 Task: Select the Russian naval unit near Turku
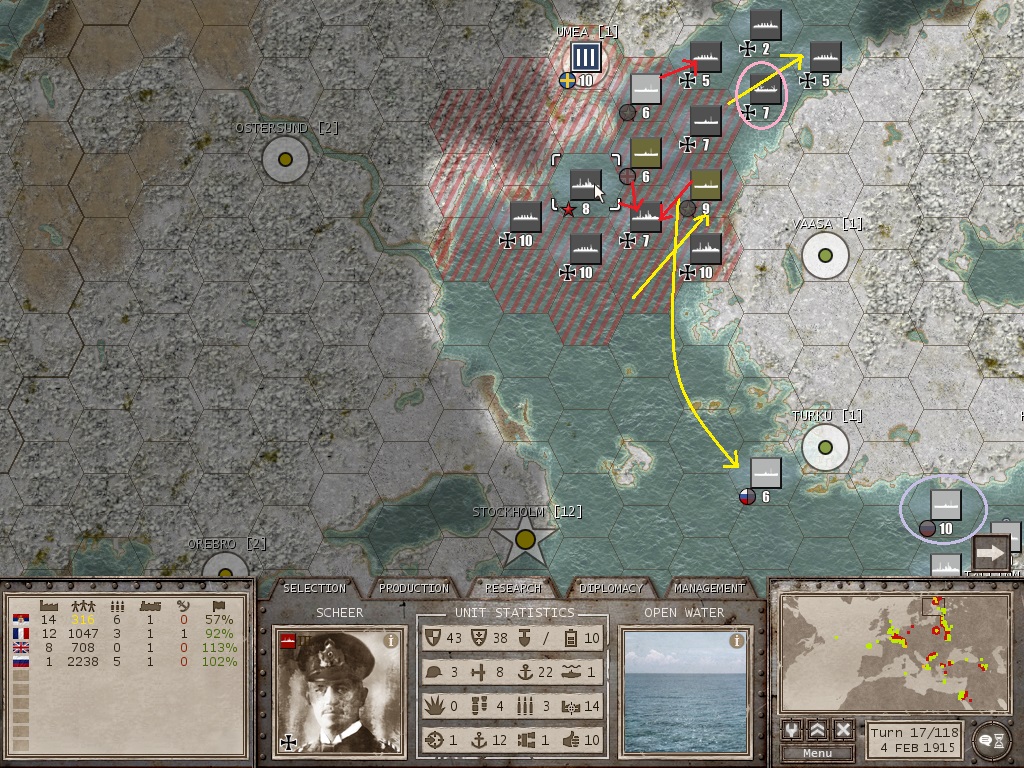click(765, 474)
